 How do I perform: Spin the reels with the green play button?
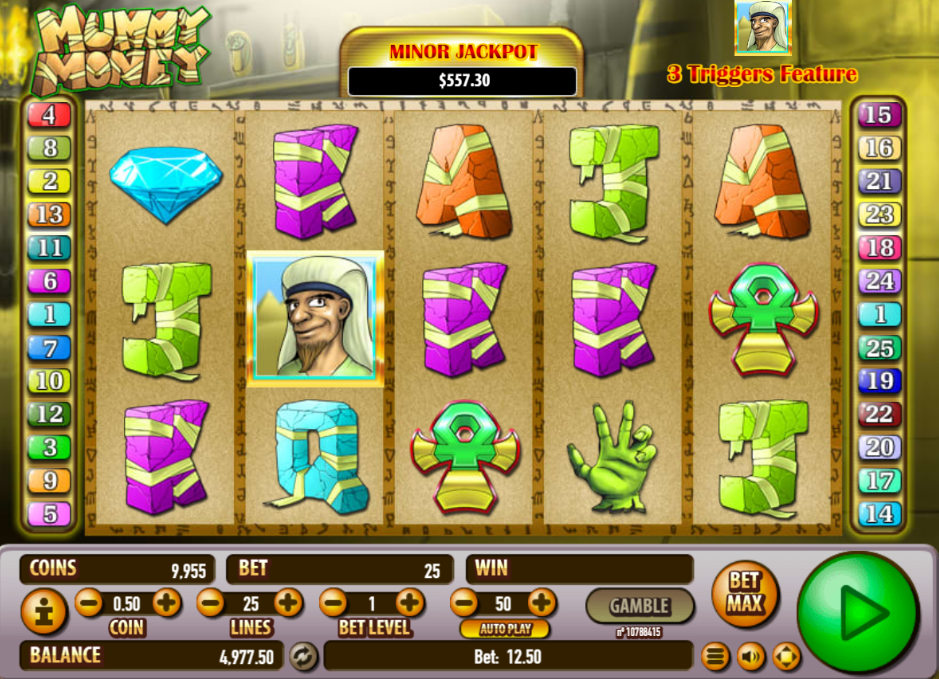(x=857, y=612)
